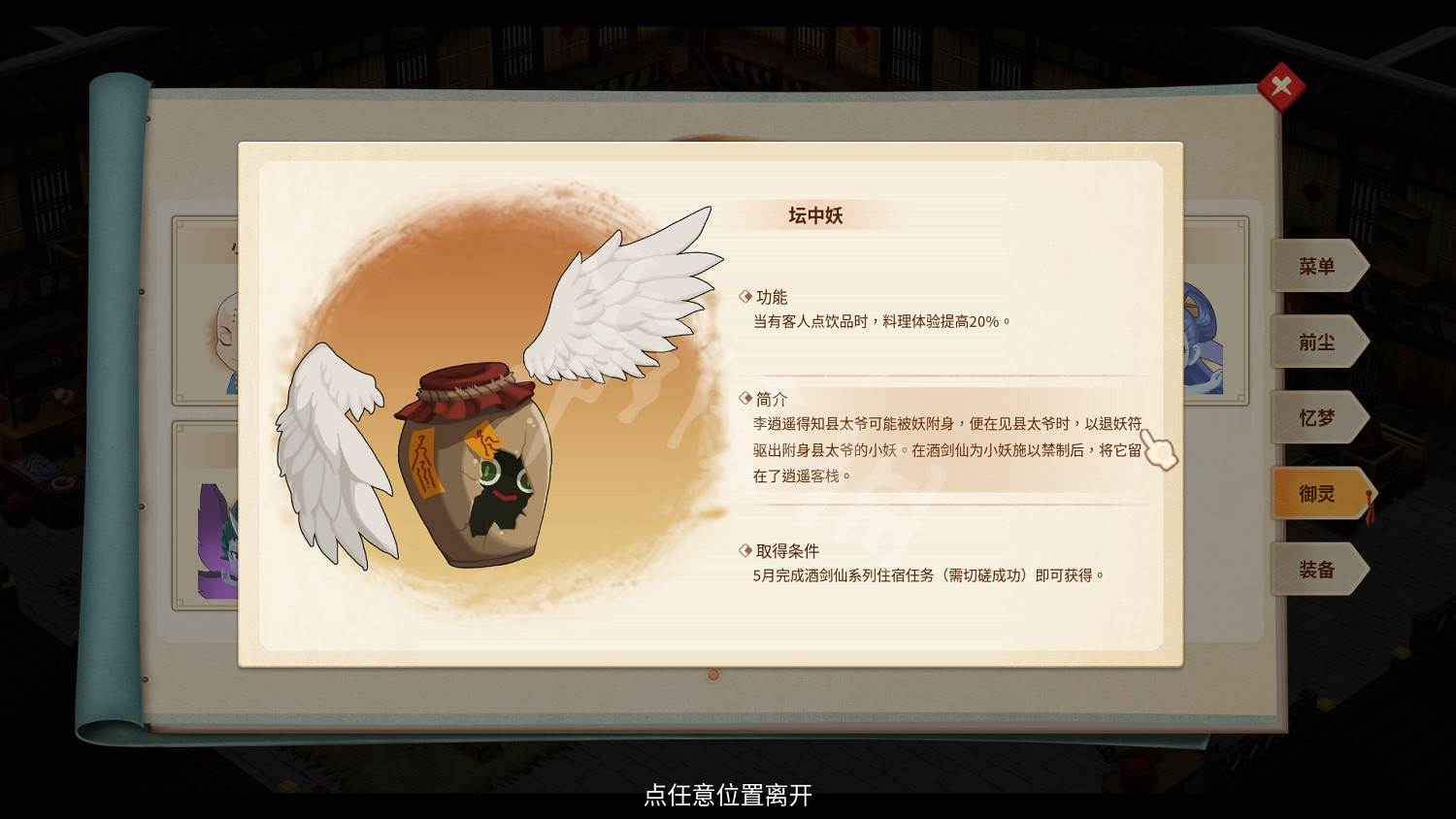Click the diamond marker beside 取得条件
Viewport: 1456px width, 819px height.
746,549
